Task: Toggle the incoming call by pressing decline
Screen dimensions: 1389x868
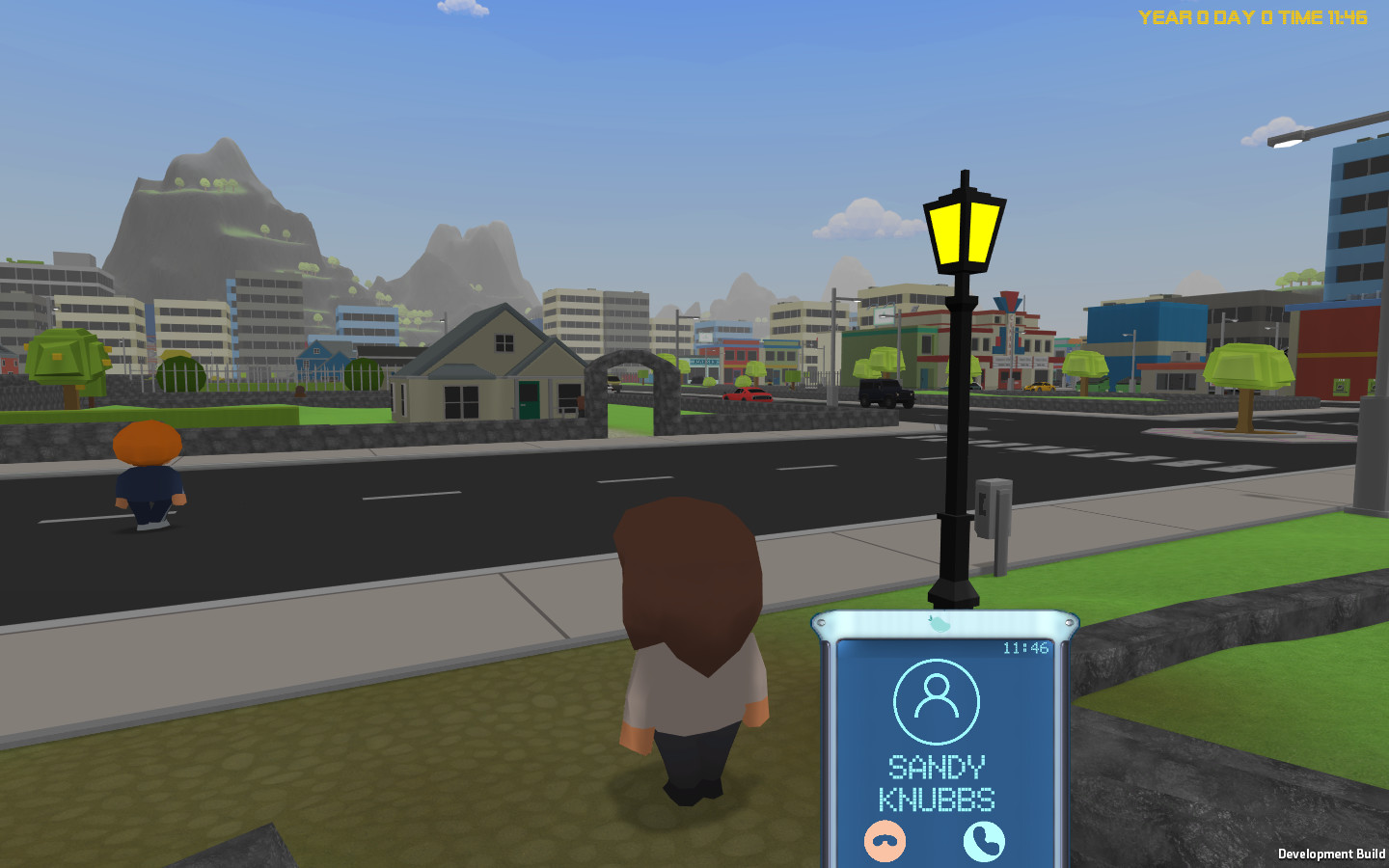Action: click(885, 842)
